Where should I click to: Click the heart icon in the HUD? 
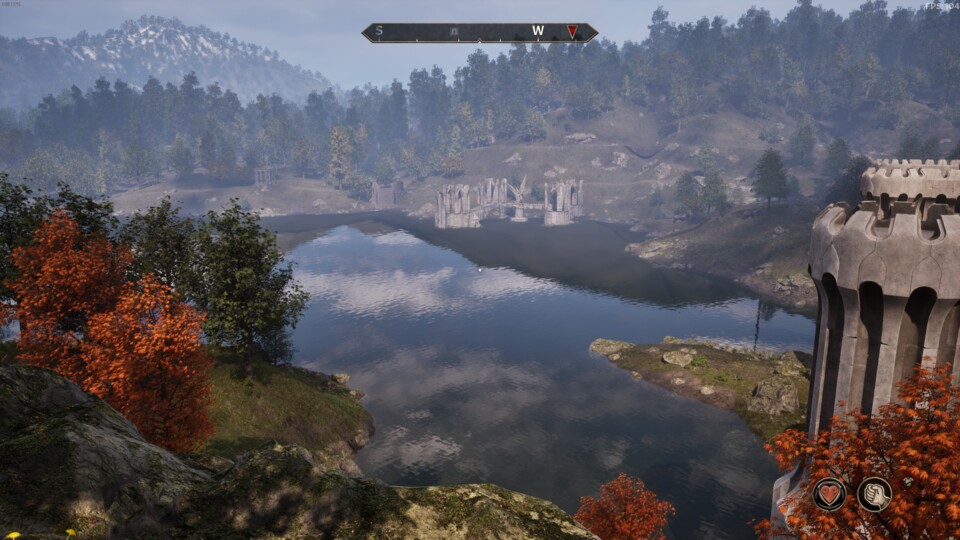pyautogui.click(x=829, y=494)
